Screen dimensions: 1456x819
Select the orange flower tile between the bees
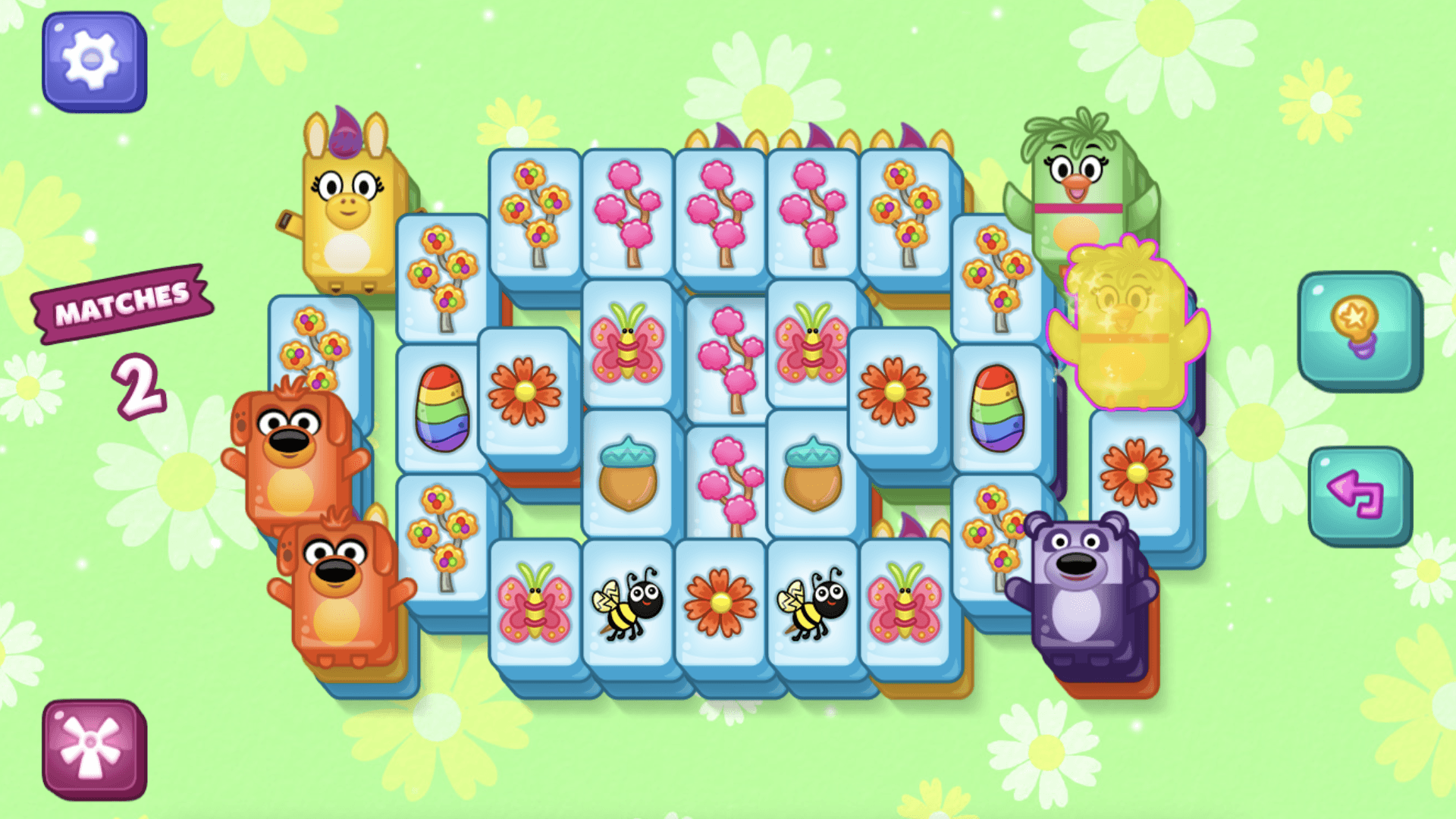720,603
